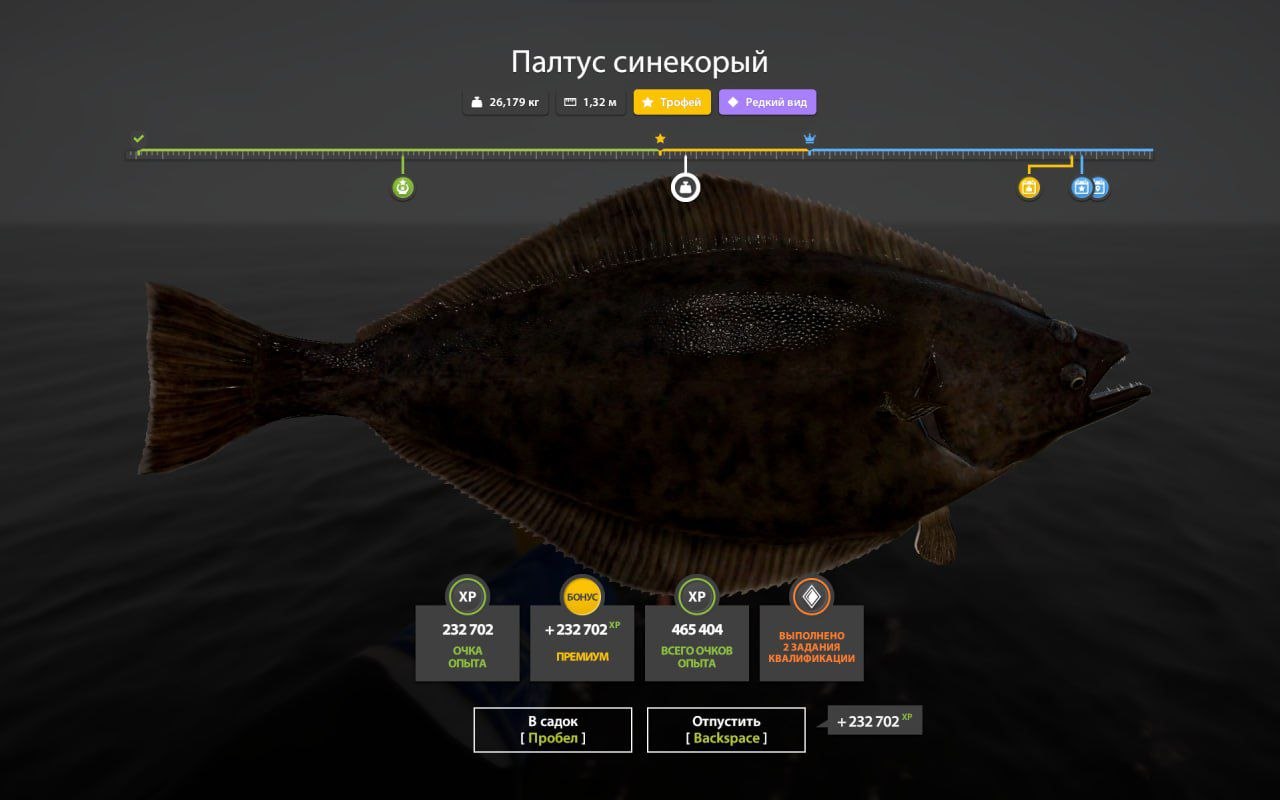Click the blue record icon at the ruler's right end
The height and width of the screenshot is (800, 1280).
pos(1099,187)
